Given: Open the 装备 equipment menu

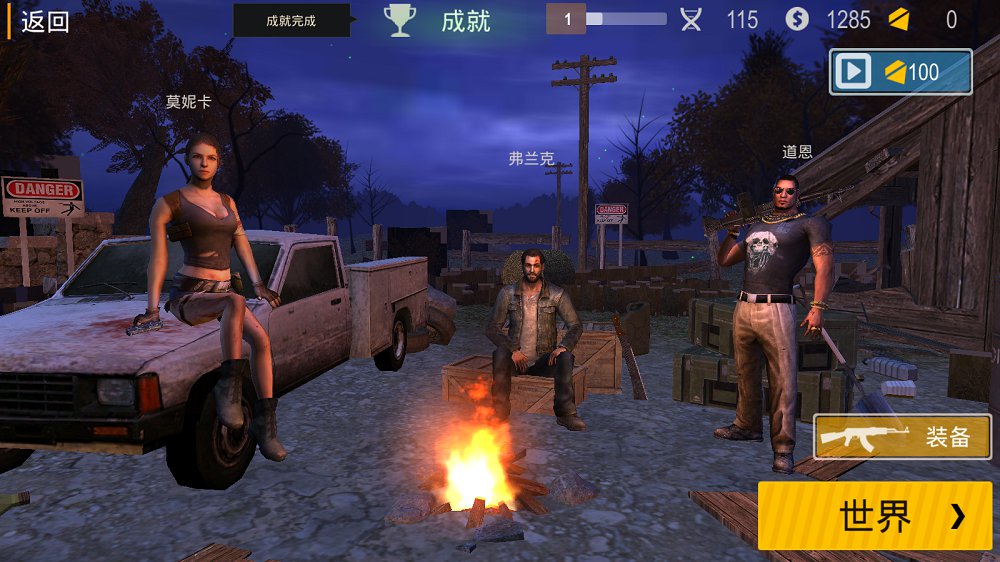Looking at the screenshot, I should (x=902, y=437).
